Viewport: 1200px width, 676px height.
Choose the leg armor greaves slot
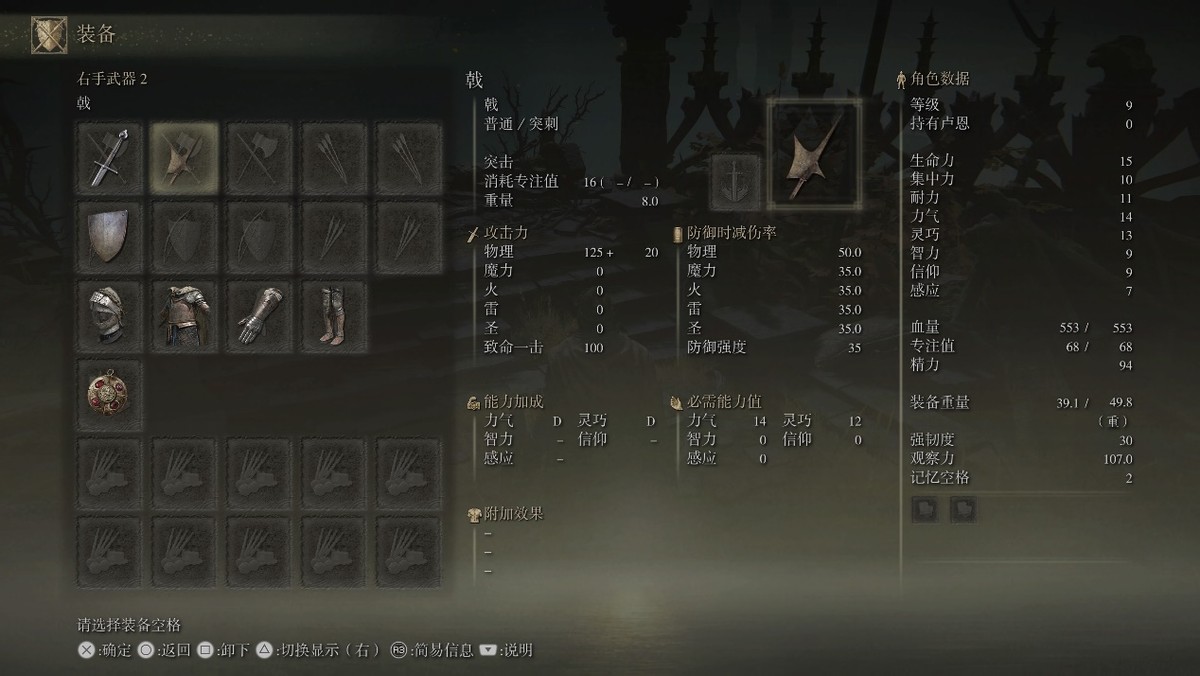point(334,315)
